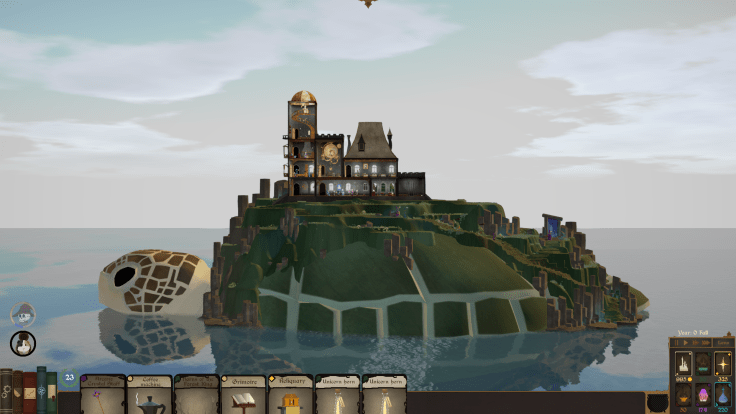Open the gear-marked book
The height and width of the screenshot is (414, 736).
6,392
